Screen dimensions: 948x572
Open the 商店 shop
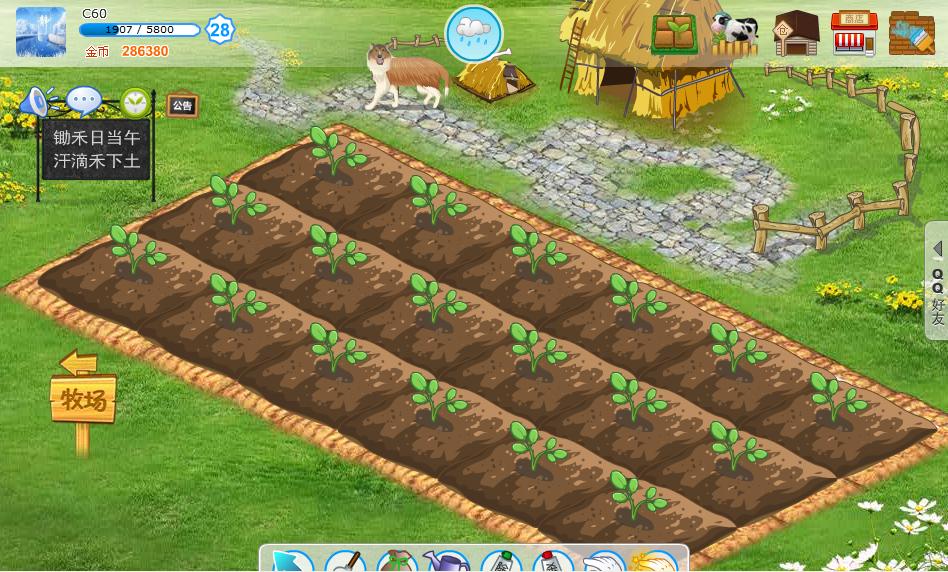[x=854, y=34]
